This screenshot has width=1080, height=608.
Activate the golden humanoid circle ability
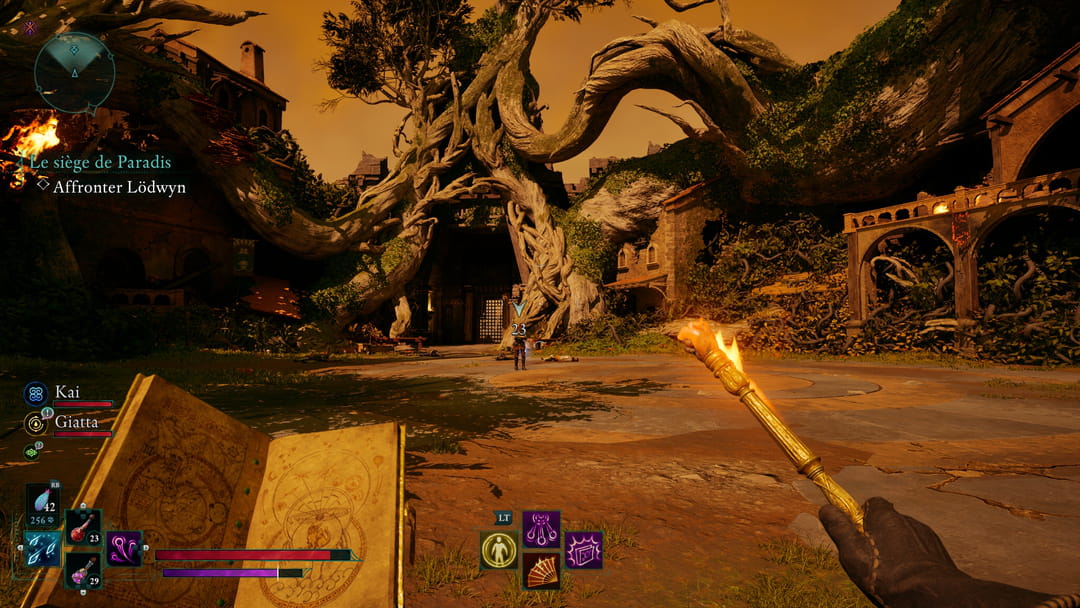pyautogui.click(x=498, y=550)
